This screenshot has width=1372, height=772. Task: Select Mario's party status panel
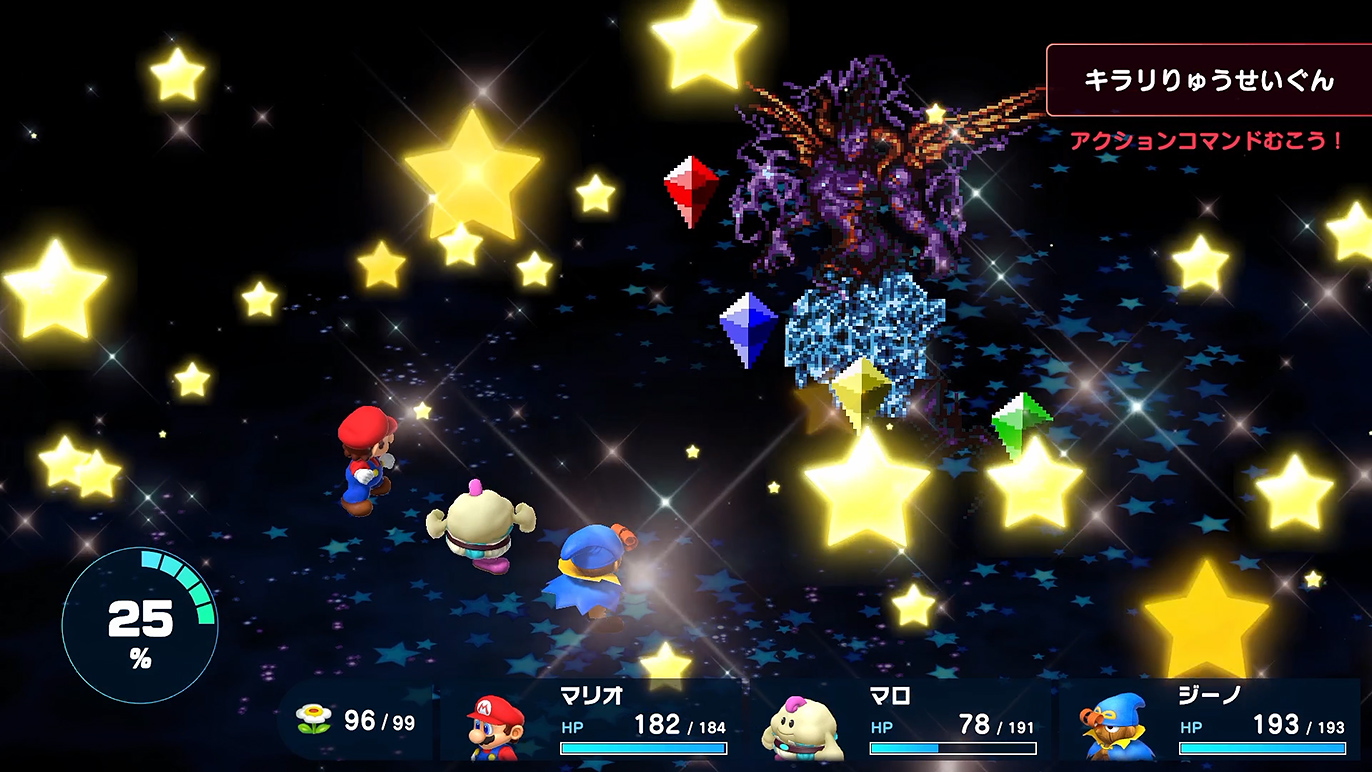tap(596, 722)
